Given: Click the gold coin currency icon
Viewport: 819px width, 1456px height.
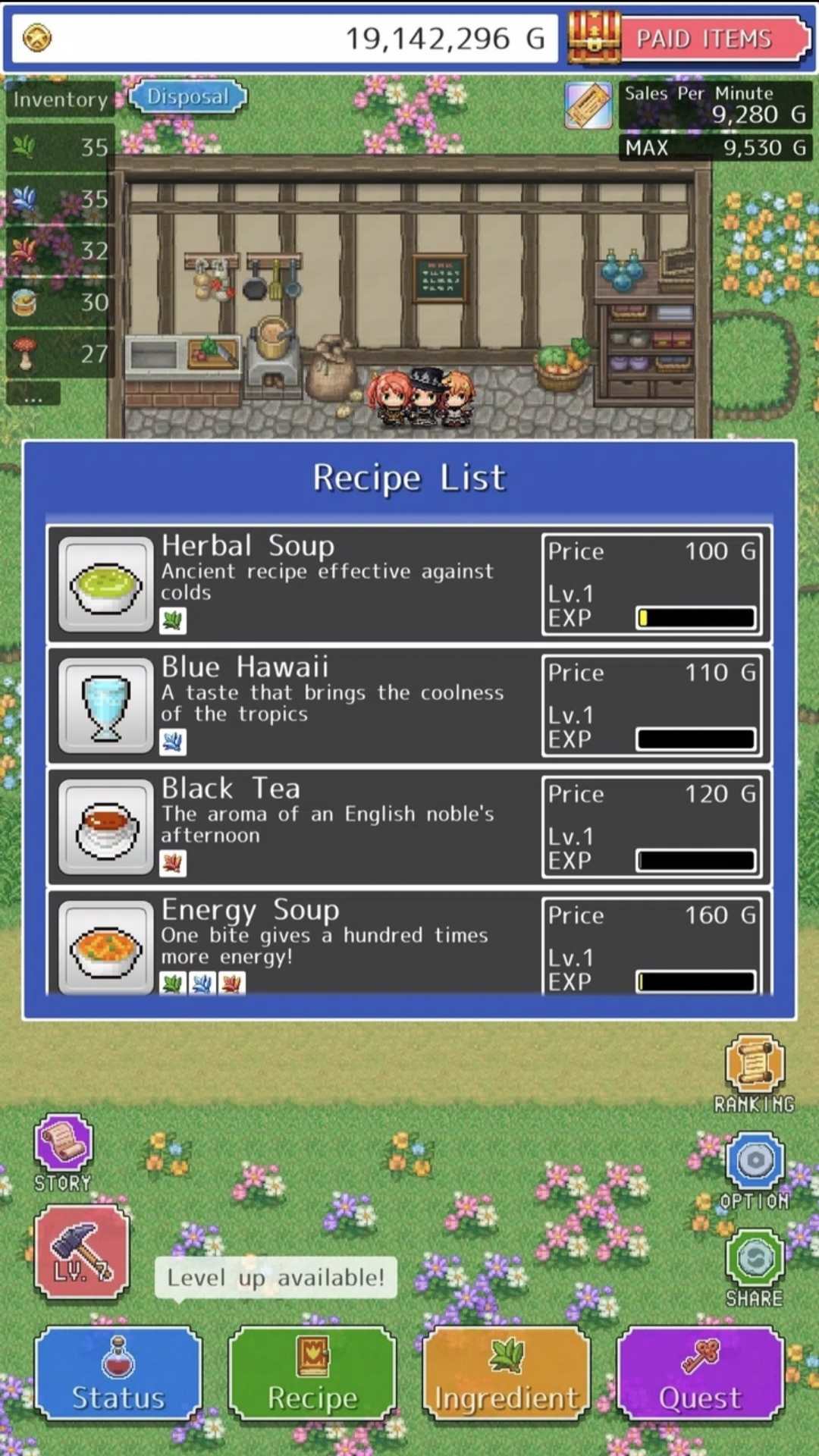Looking at the screenshot, I should click(x=37, y=38).
